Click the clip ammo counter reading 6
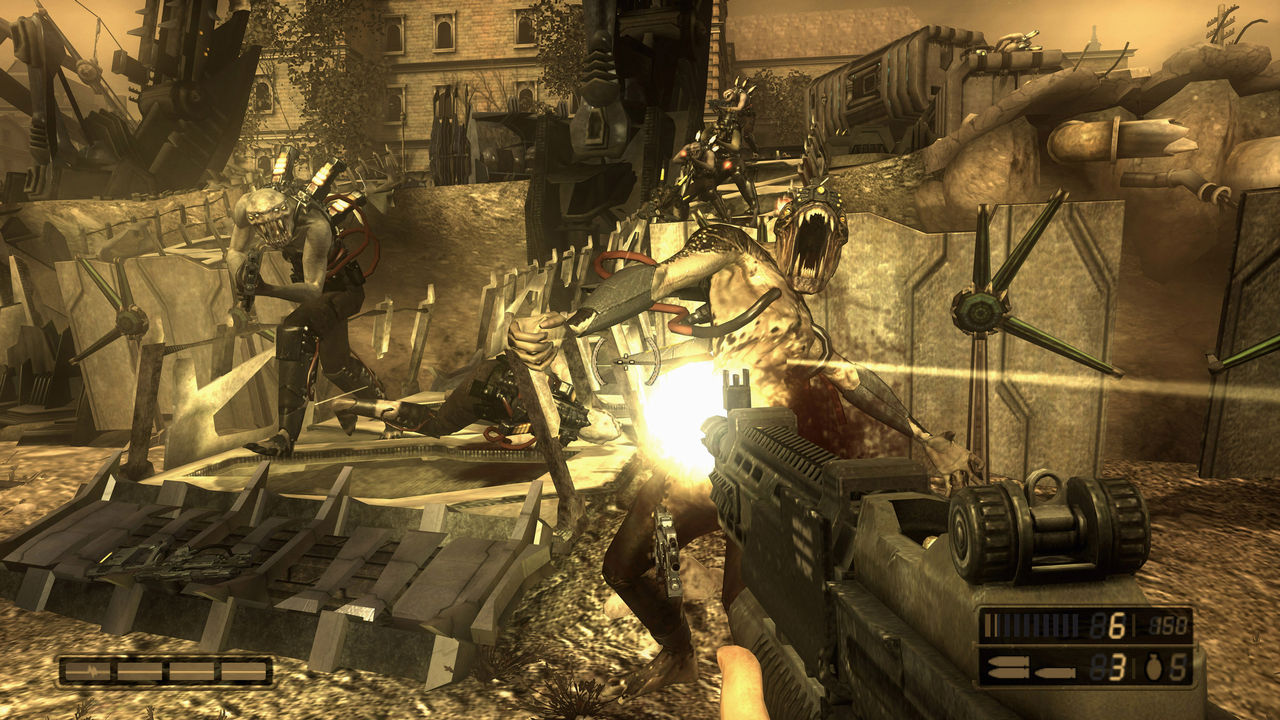 pos(1118,626)
